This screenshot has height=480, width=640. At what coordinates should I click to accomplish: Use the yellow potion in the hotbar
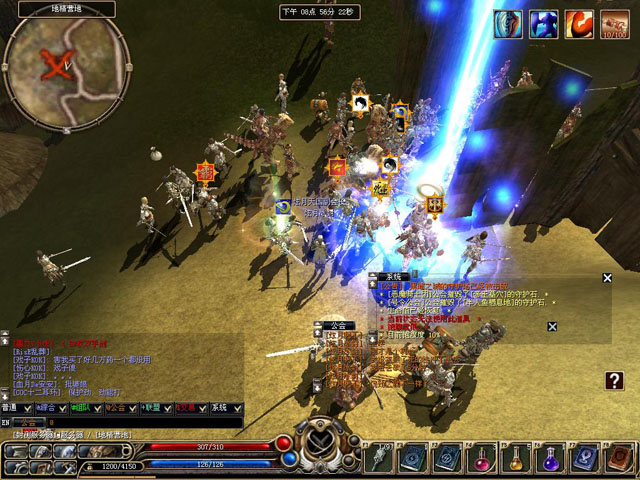click(x=516, y=458)
